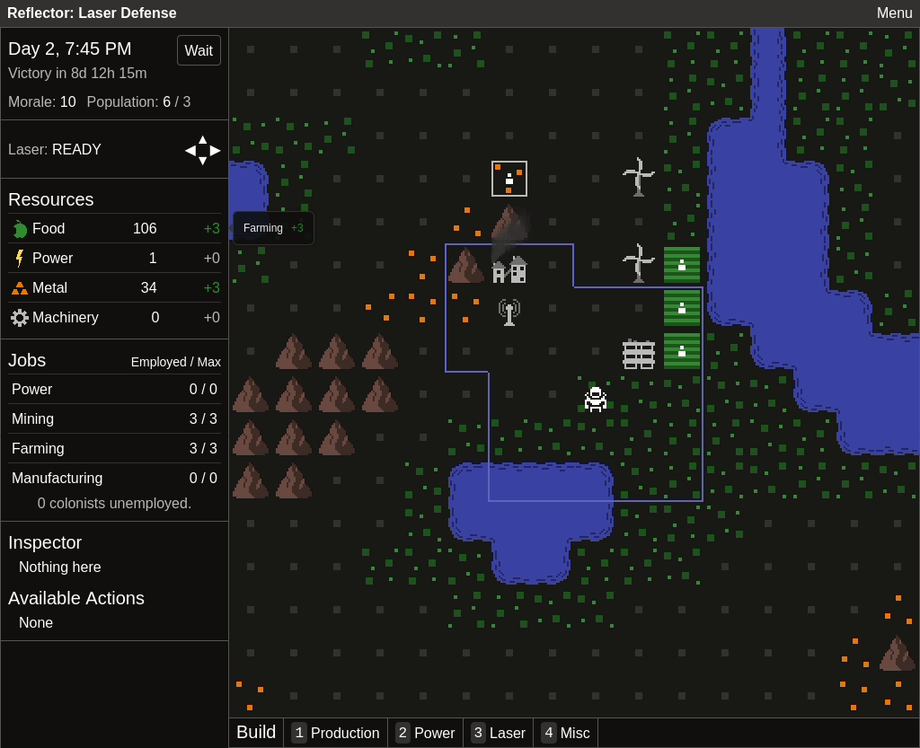
Task: Click the Manufacturing job row
Action: coord(114,479)
